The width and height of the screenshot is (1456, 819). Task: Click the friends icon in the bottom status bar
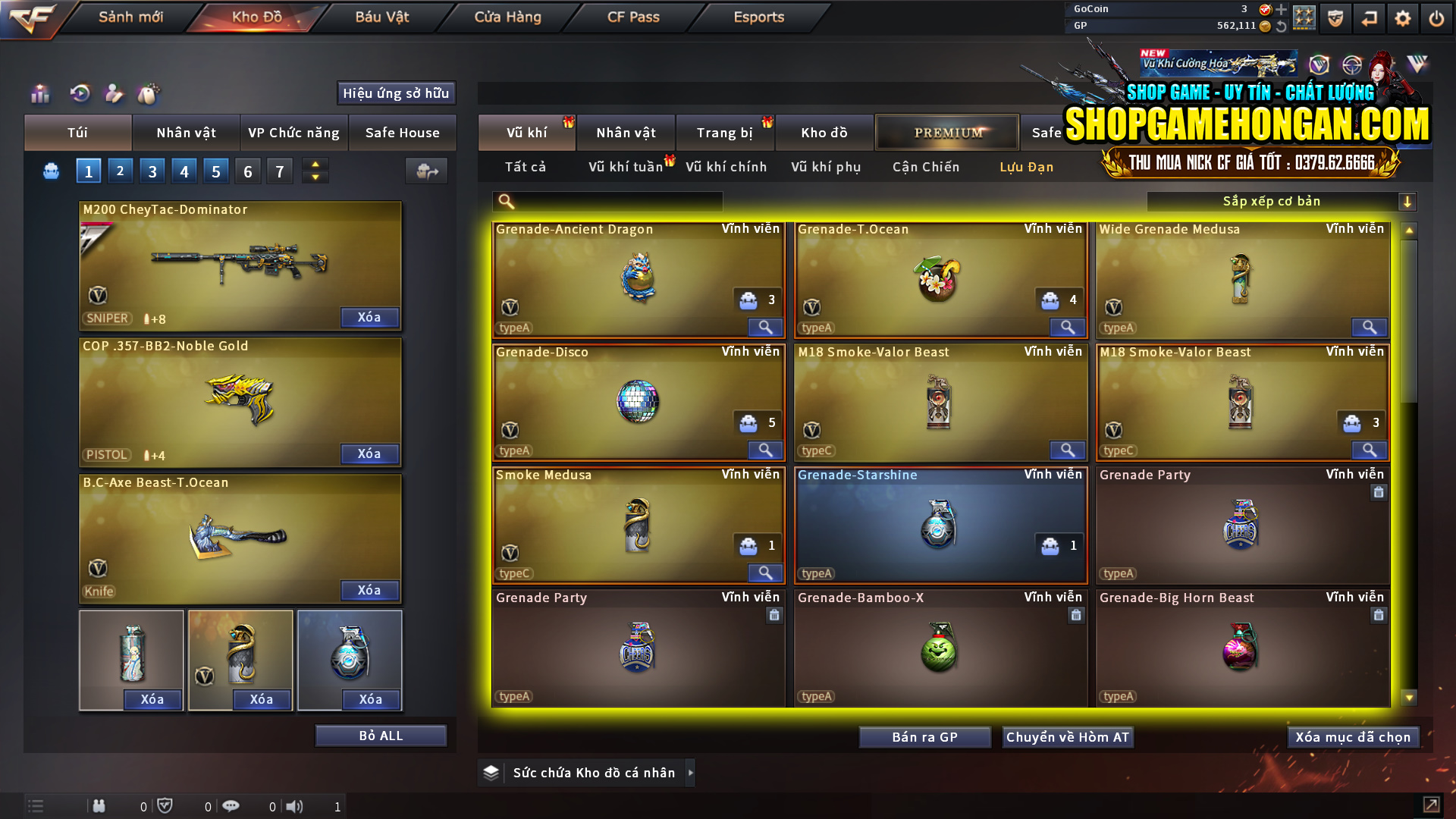[99, 806]
